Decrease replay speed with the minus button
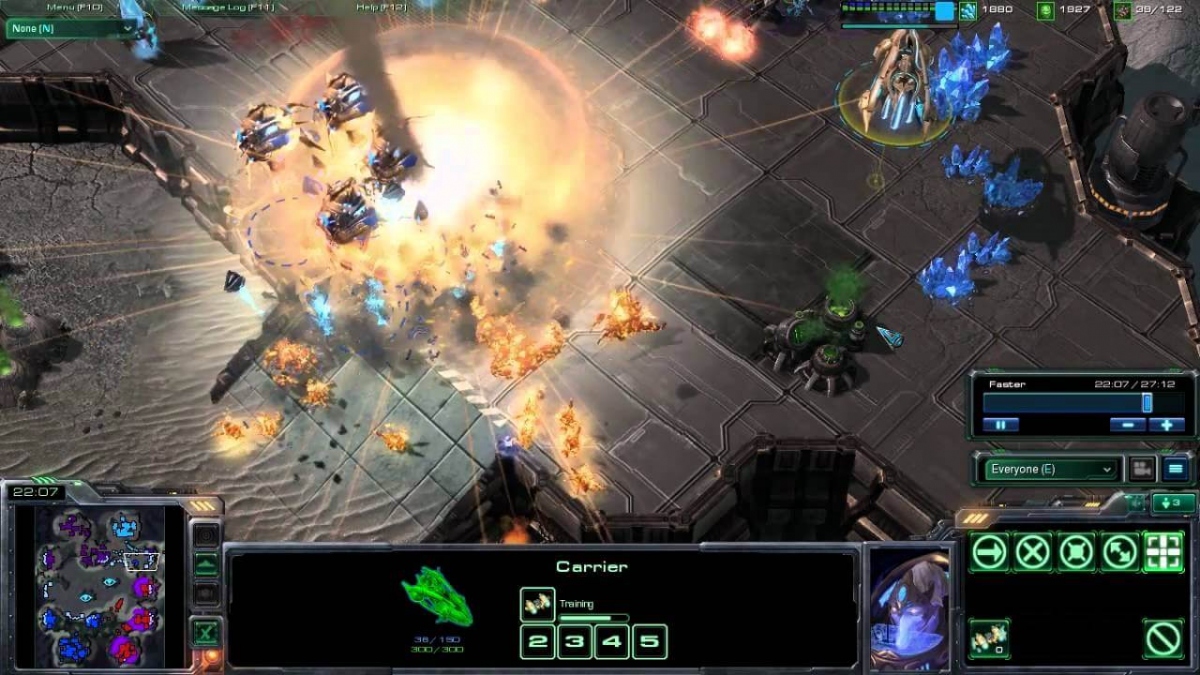Screen dimensions: 1200x675 point(1127,424)
